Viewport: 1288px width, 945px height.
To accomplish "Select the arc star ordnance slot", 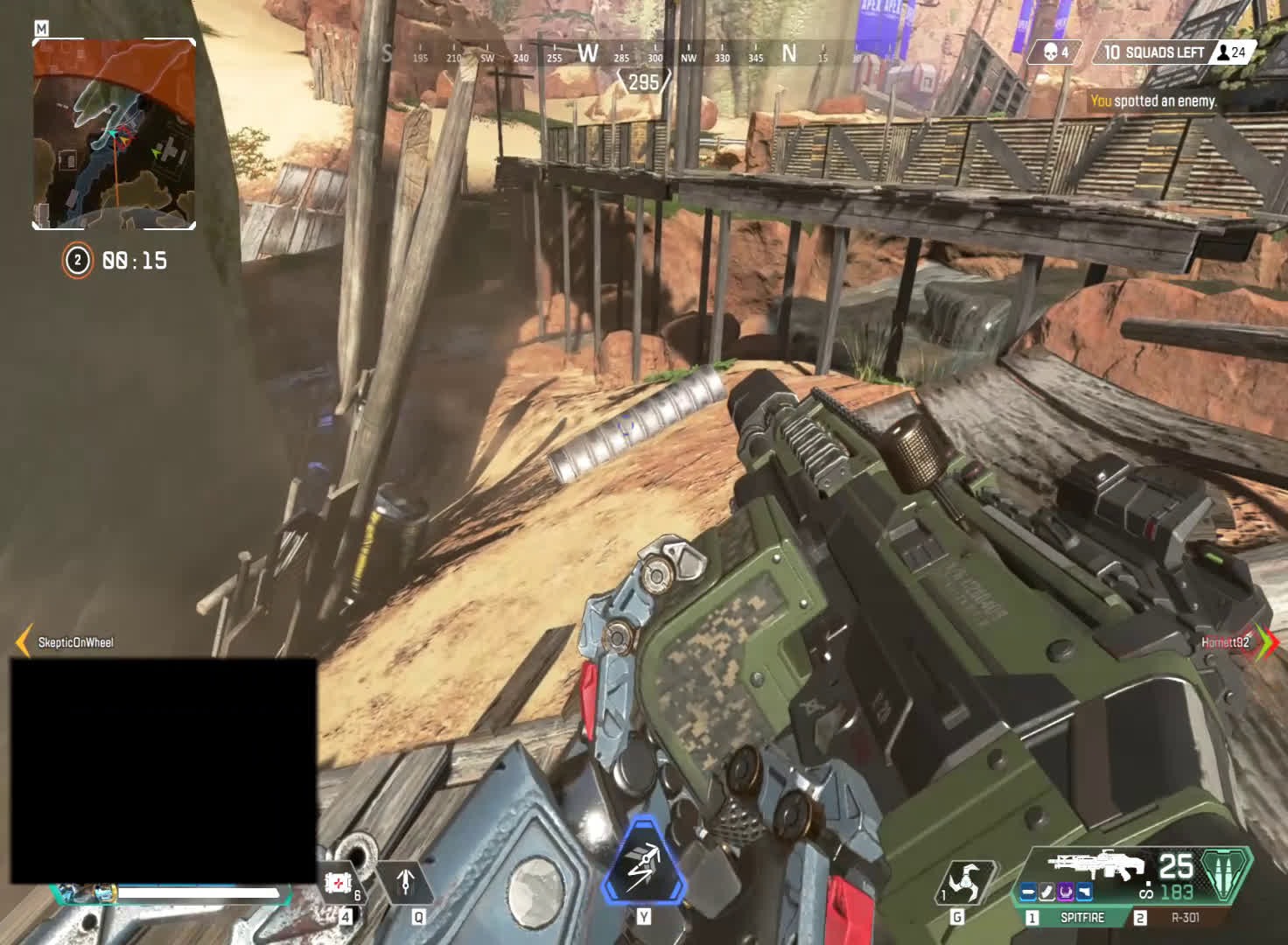I will coord(967,884).
